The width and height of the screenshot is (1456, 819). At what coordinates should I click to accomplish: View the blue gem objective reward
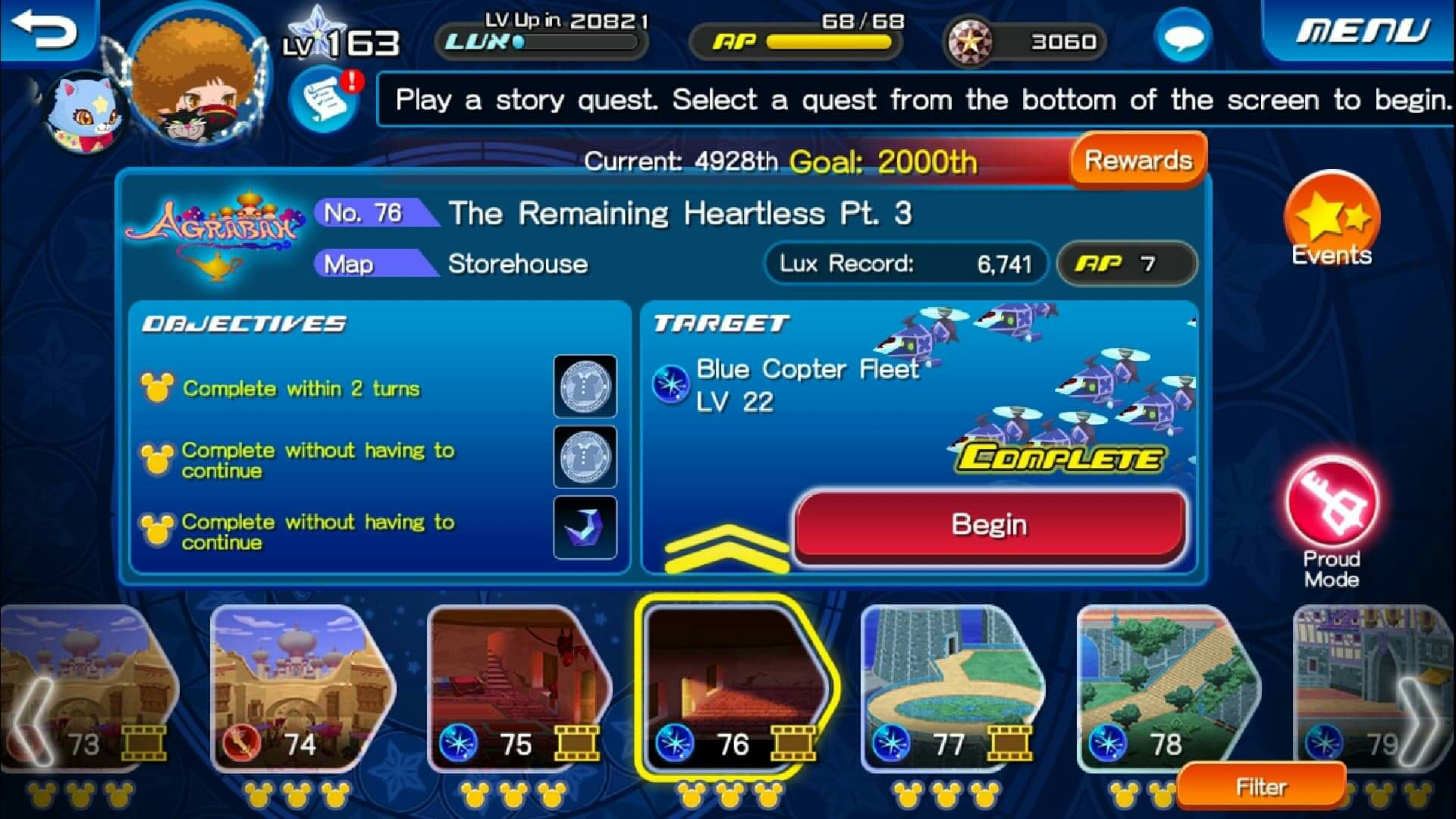585,528
